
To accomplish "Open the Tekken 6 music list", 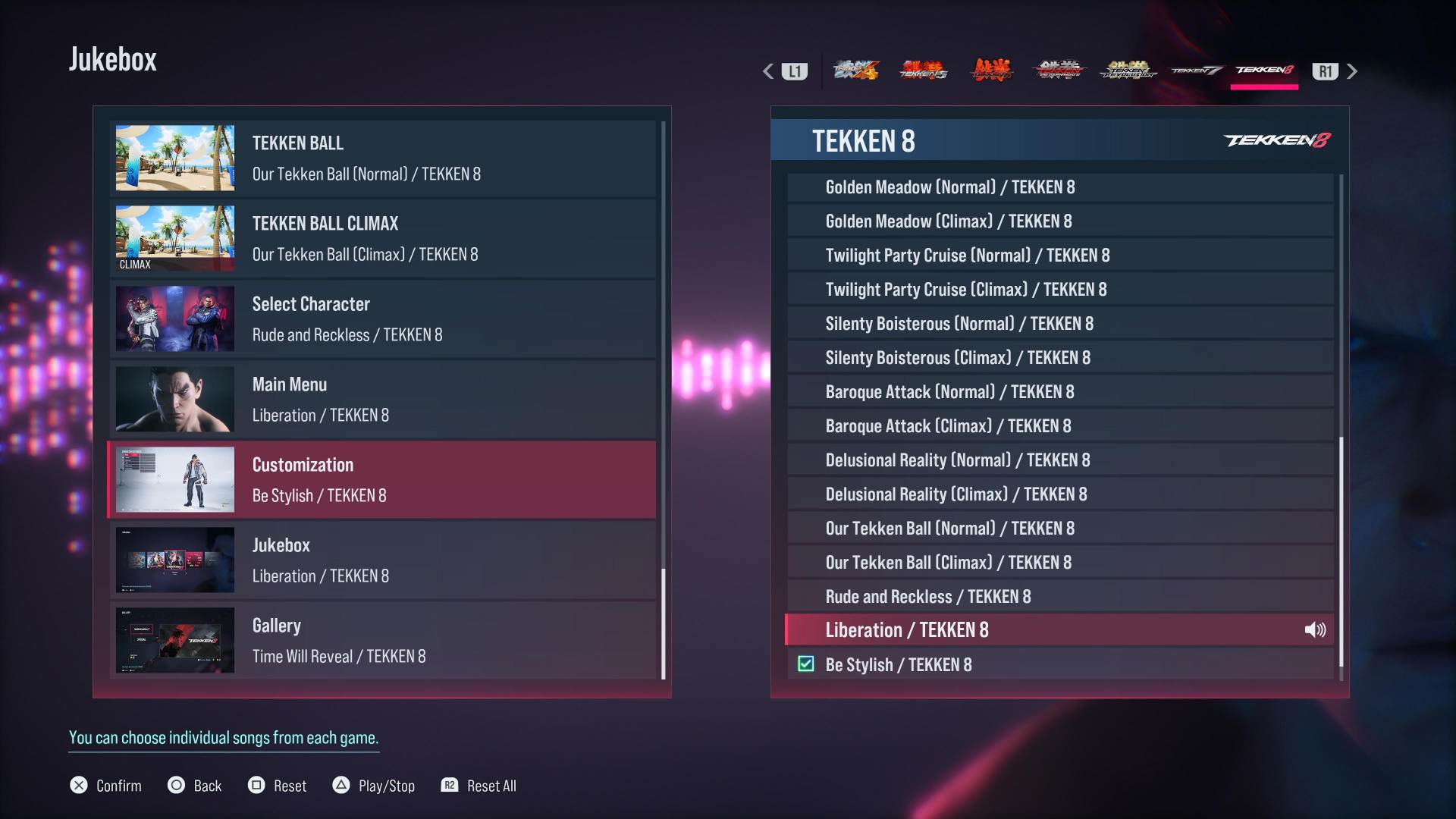I will (991, 71).
